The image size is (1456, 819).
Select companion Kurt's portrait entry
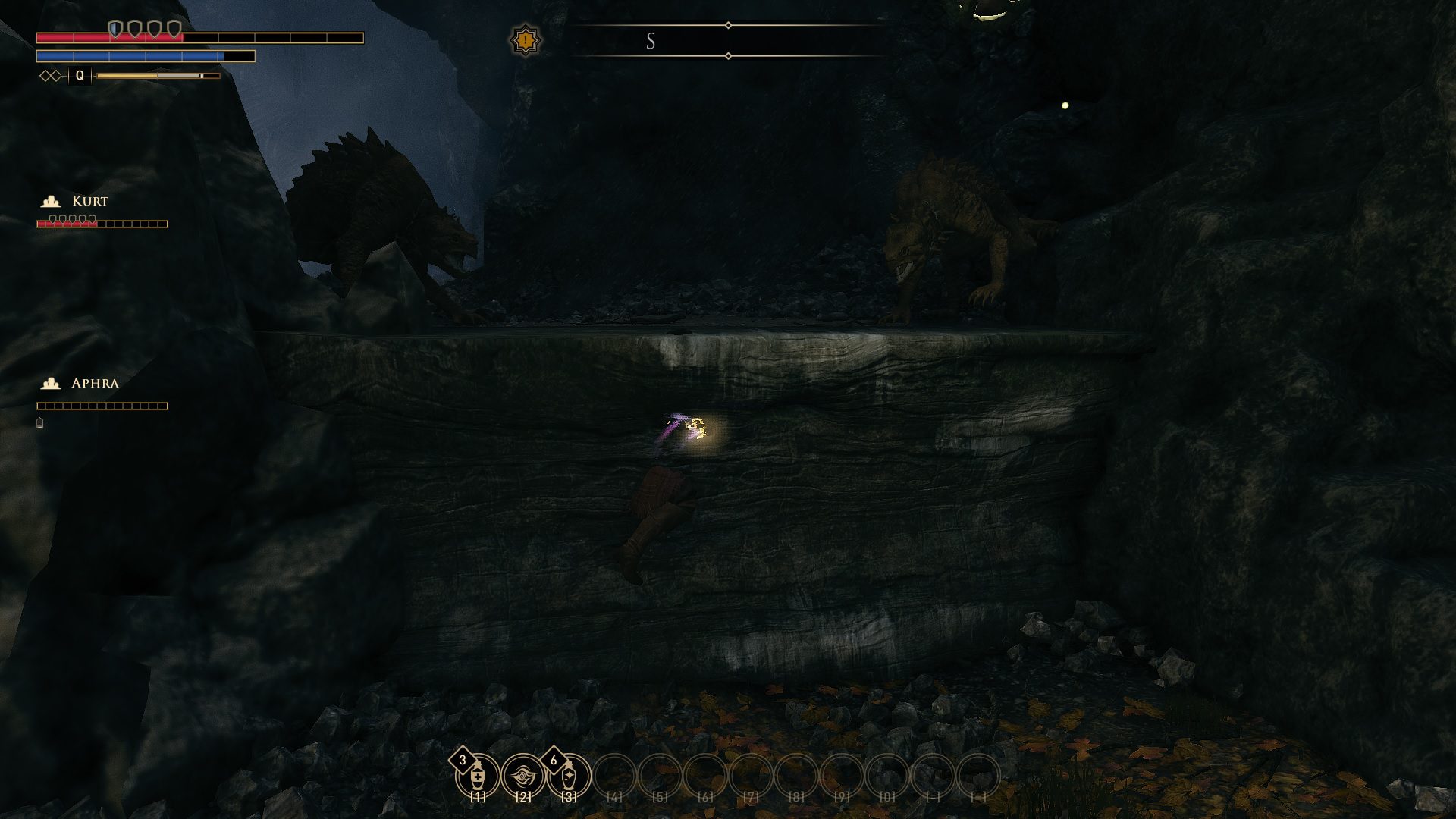pyautogui.click(x=90, y=201)
